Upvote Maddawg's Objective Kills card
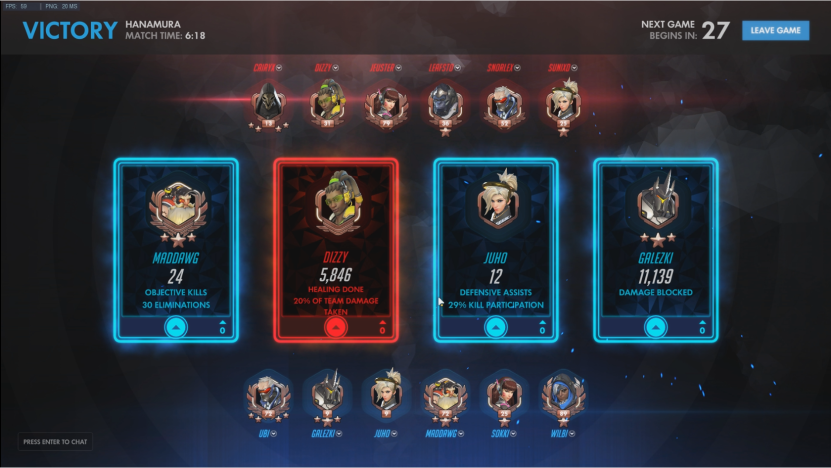The width and height of the screenshot is (831, 468). tap(175, 327)
